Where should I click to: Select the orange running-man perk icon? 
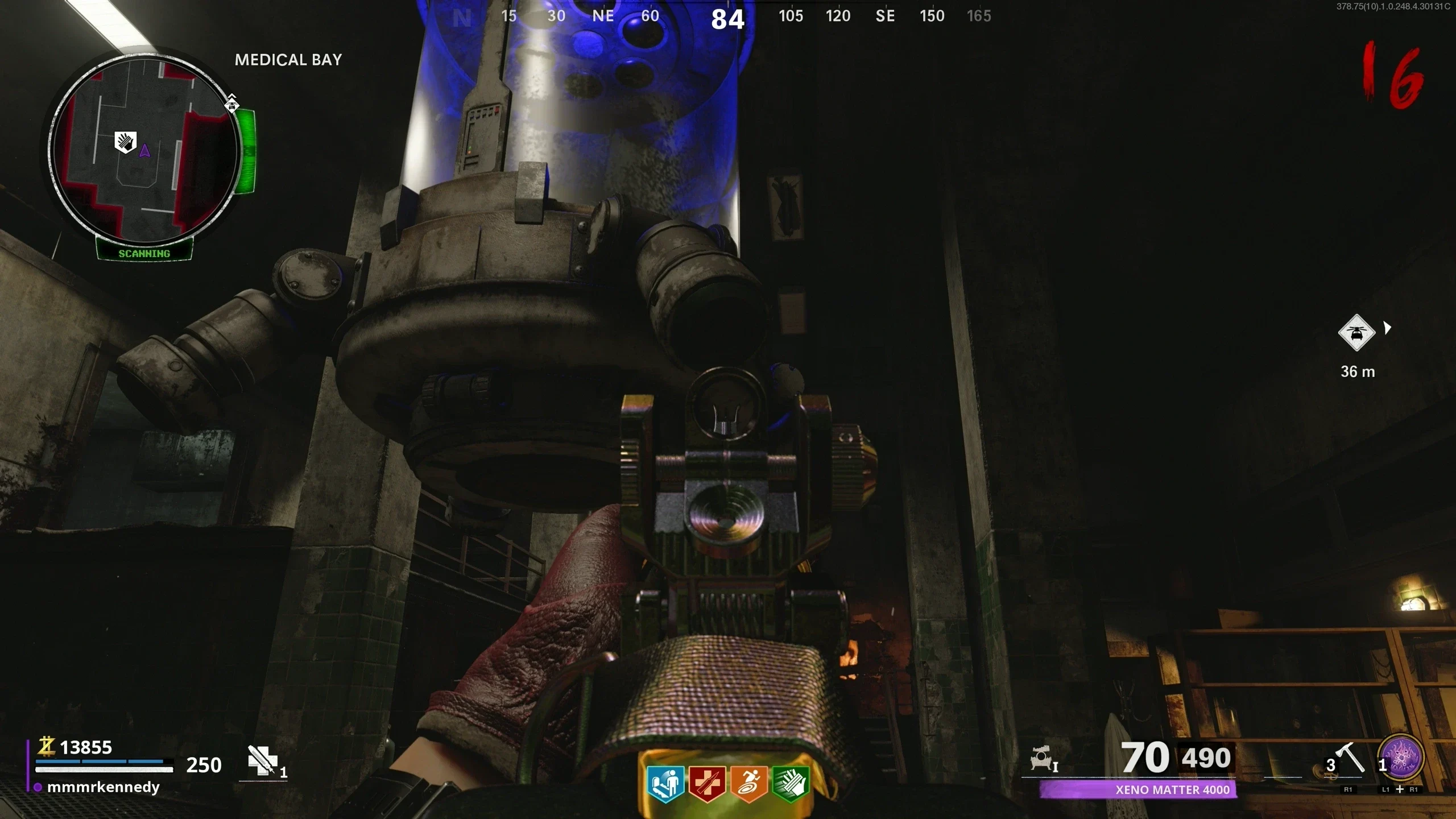pos(749,784)
